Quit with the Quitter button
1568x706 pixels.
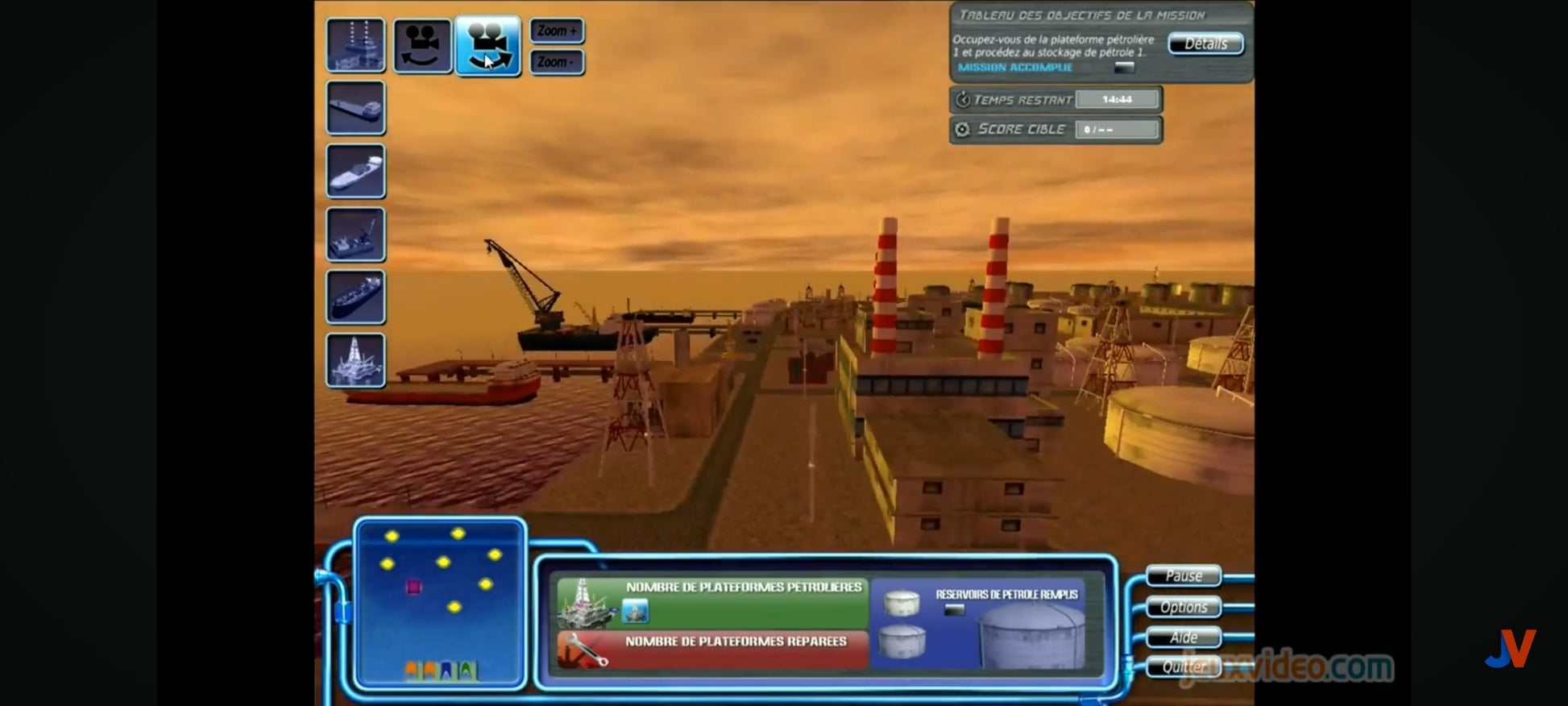pos(1183,667)
